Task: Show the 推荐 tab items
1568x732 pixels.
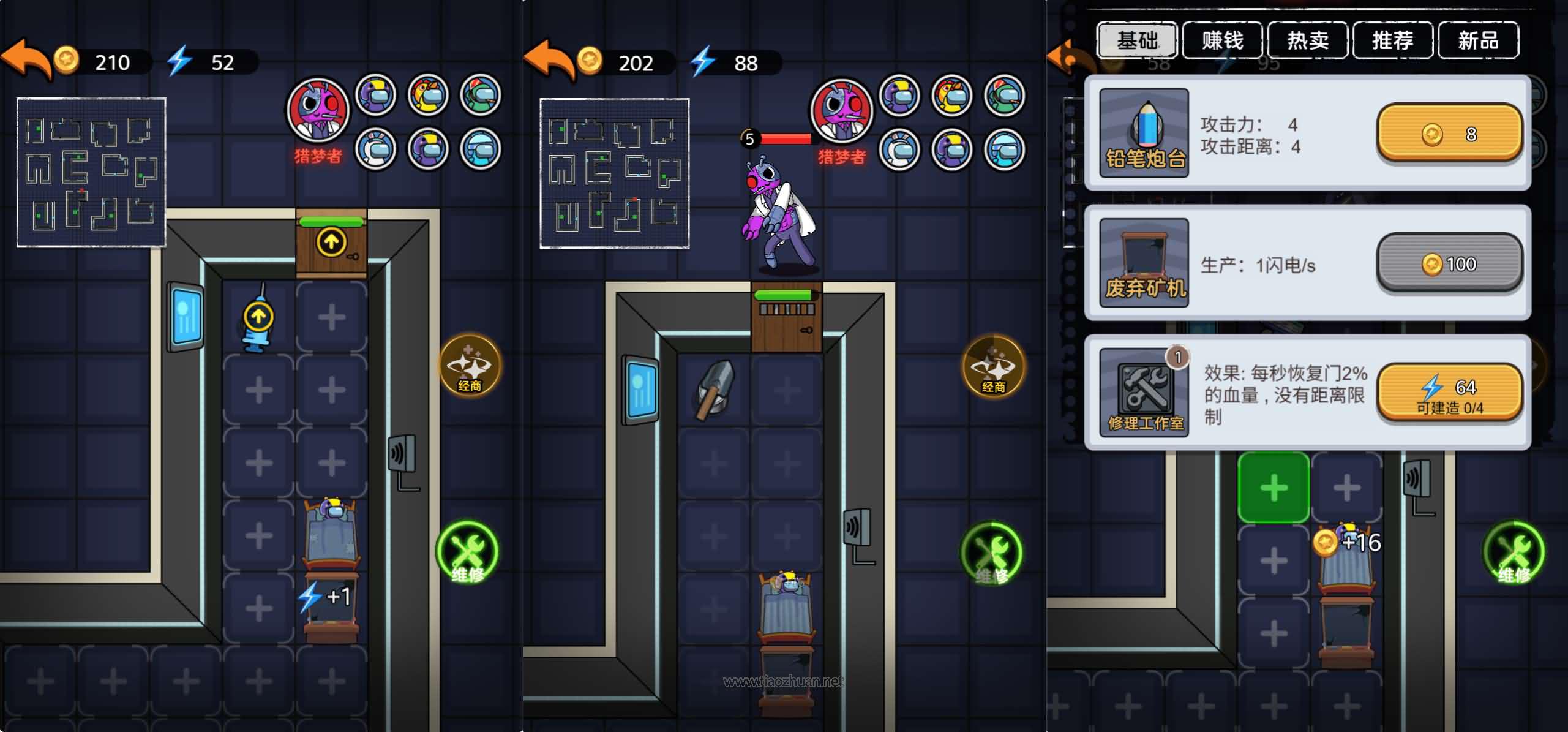Action: point(1392,40)
